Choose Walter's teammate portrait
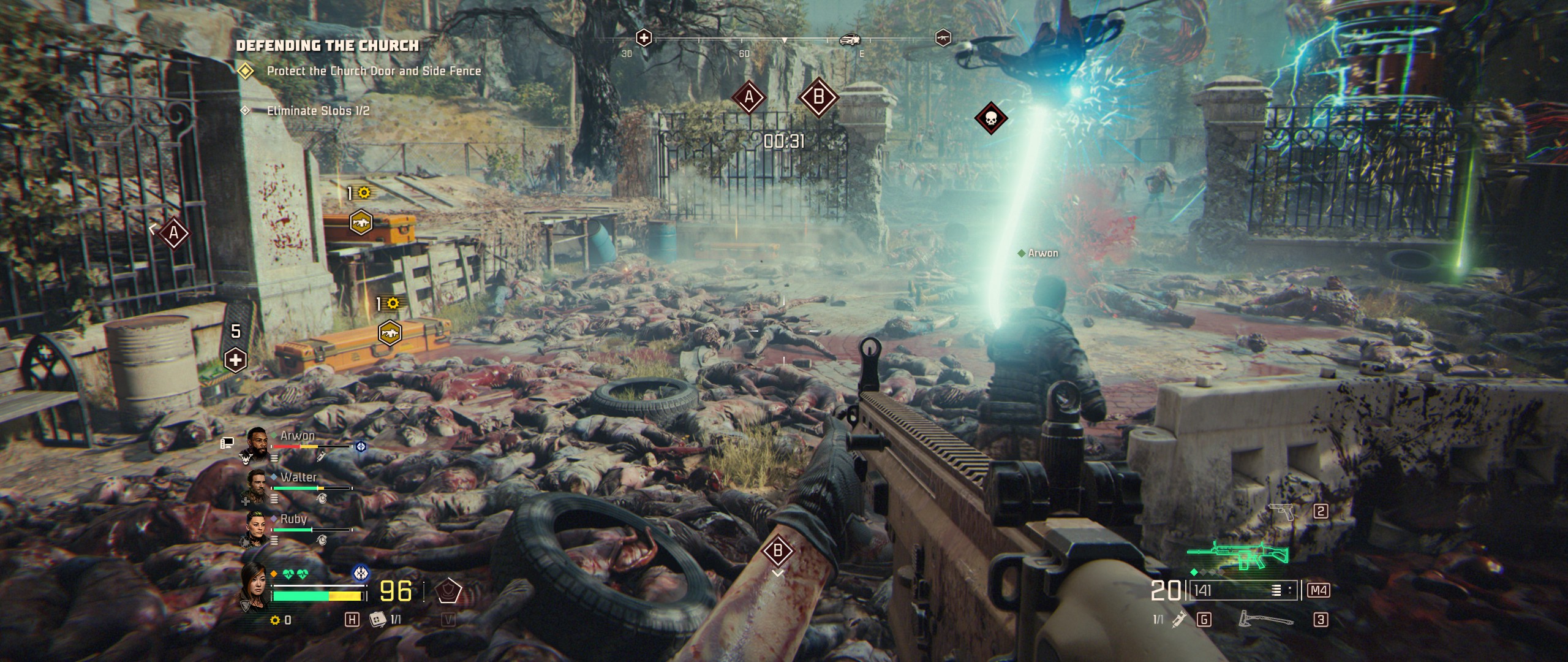Image resolution: width=1568 pixels, height=662 pixels. 257,485
